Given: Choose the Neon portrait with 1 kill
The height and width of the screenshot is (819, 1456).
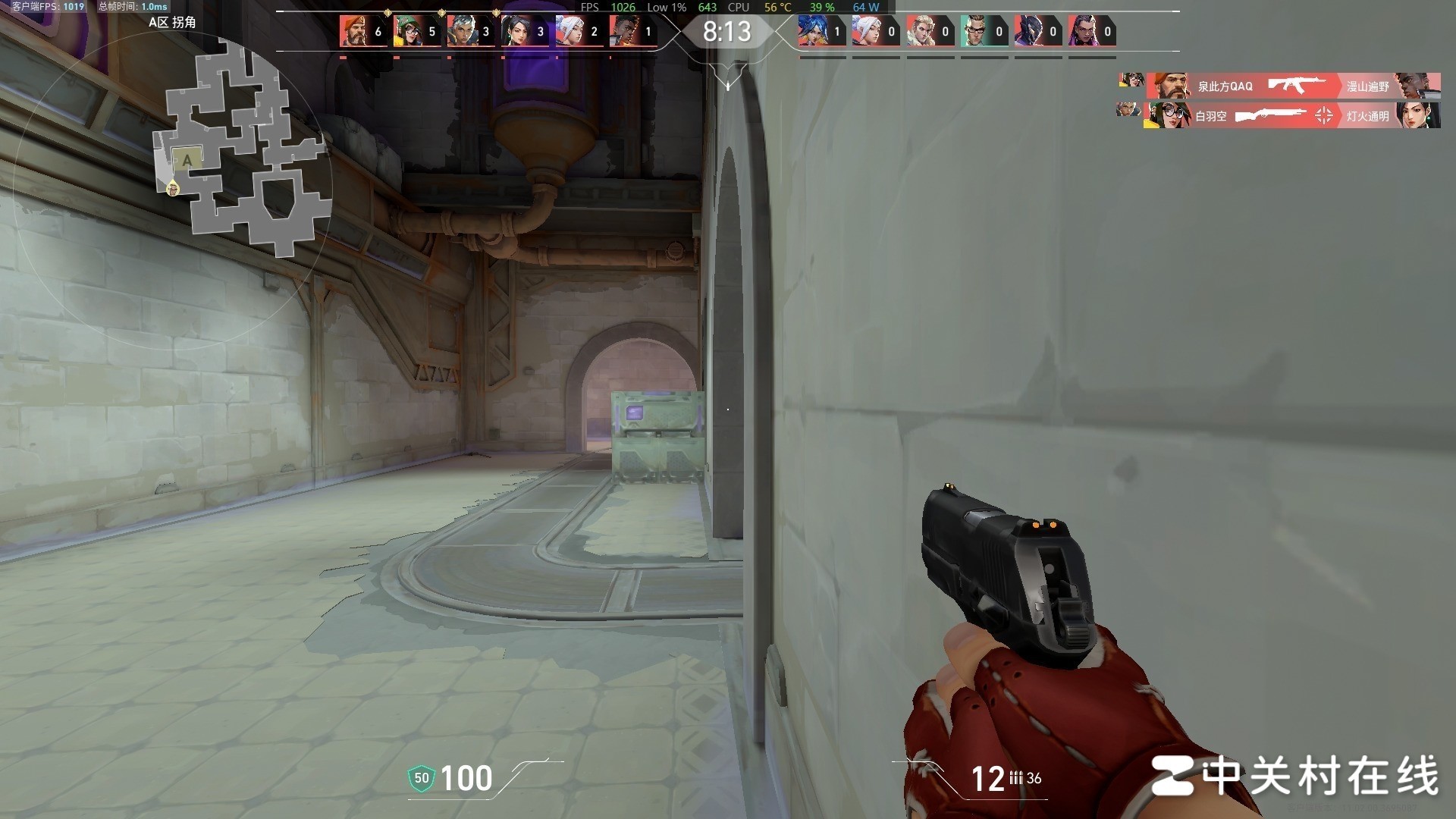Looking at the screenshot, I should coord(812,31).
